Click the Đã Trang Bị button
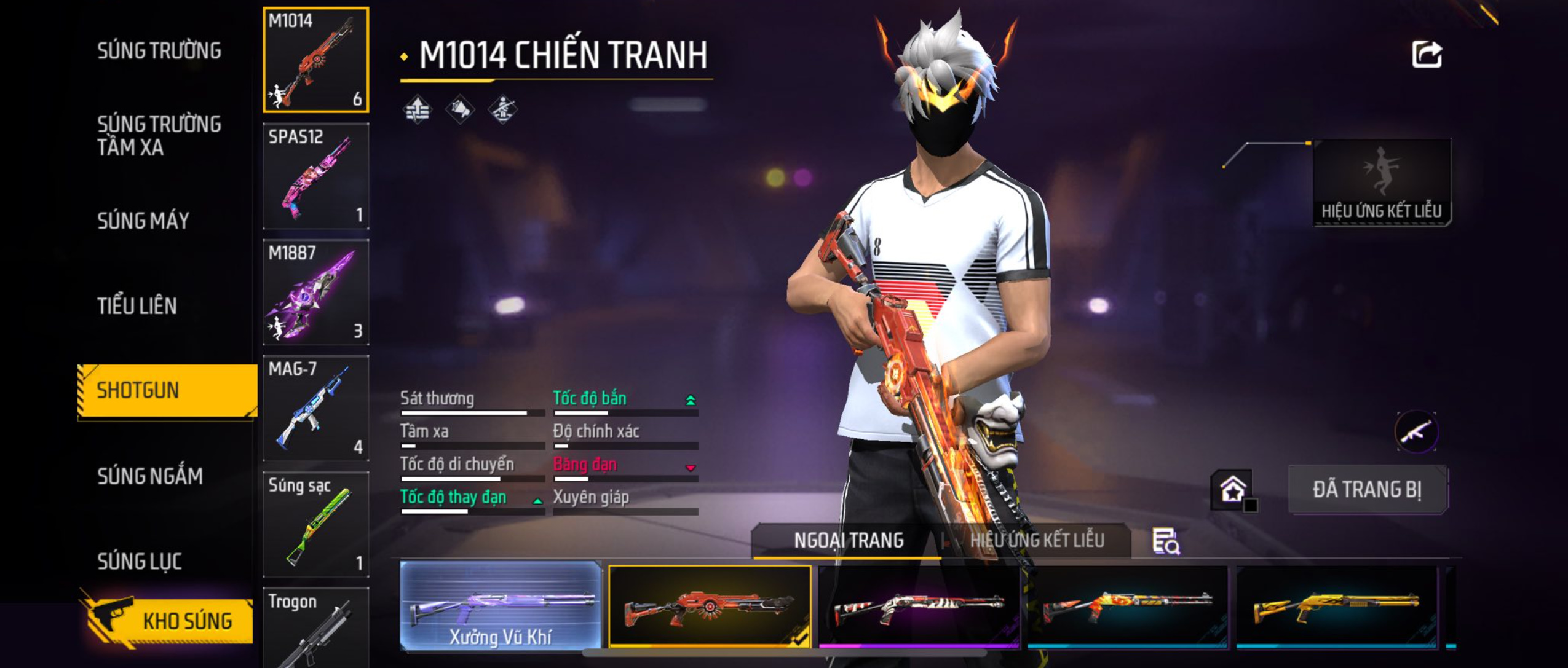 (1368, 490)
